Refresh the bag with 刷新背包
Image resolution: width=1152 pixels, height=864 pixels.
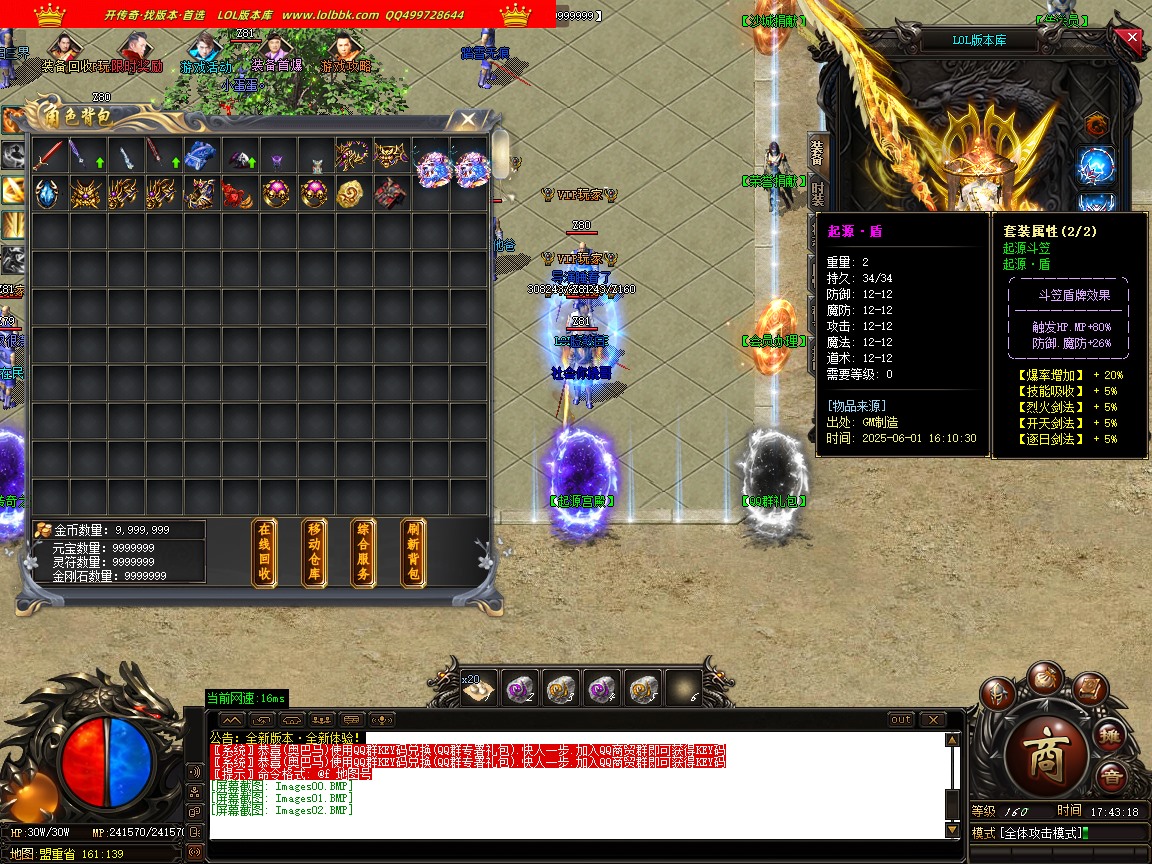point(413,552)
